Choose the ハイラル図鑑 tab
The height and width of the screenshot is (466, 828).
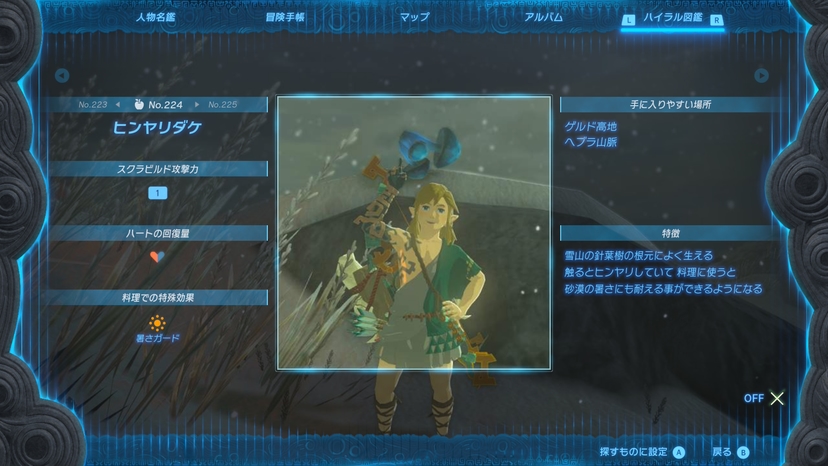[671, 18]
